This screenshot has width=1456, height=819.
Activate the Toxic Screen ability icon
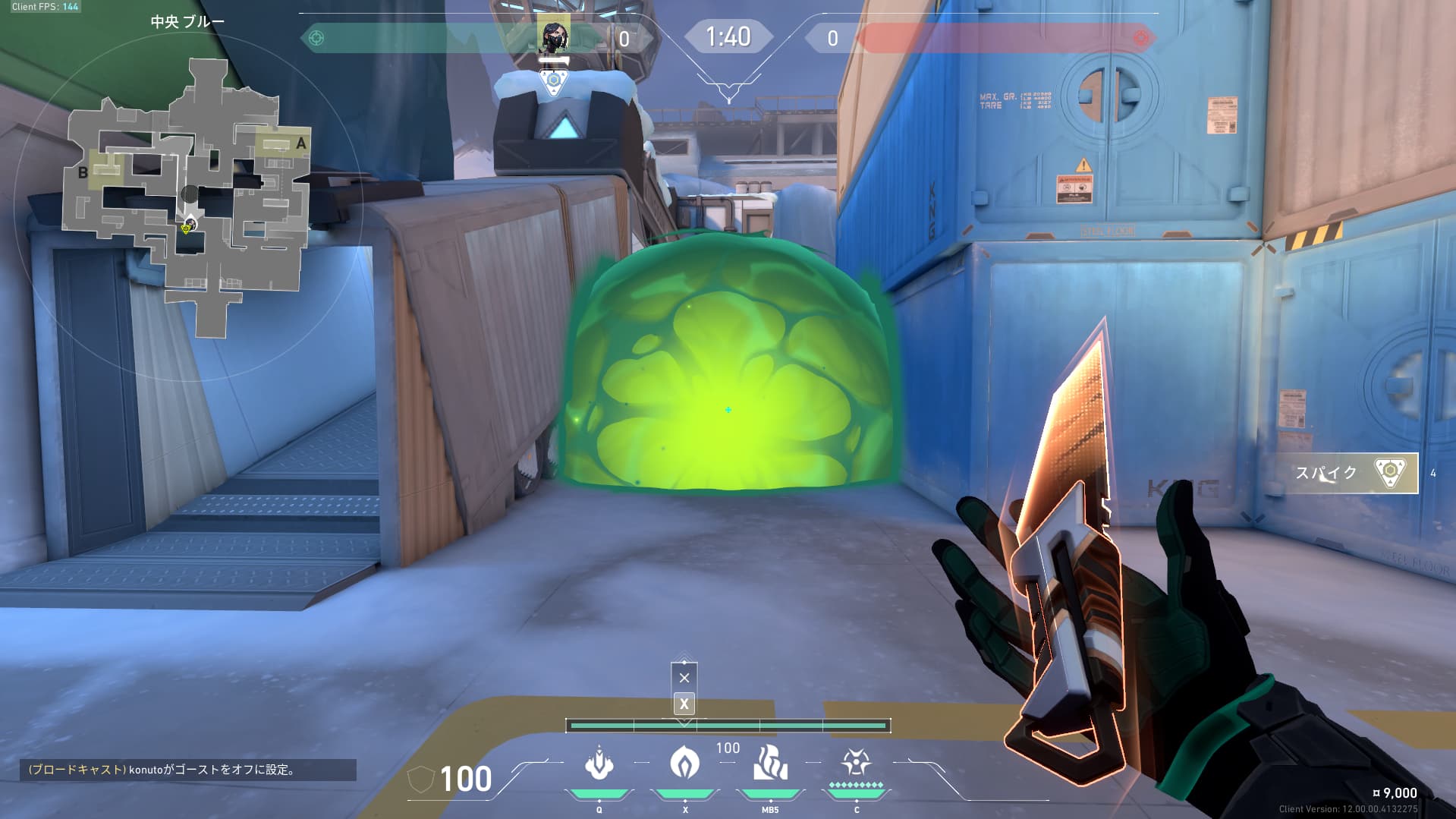tap(770, 764)
